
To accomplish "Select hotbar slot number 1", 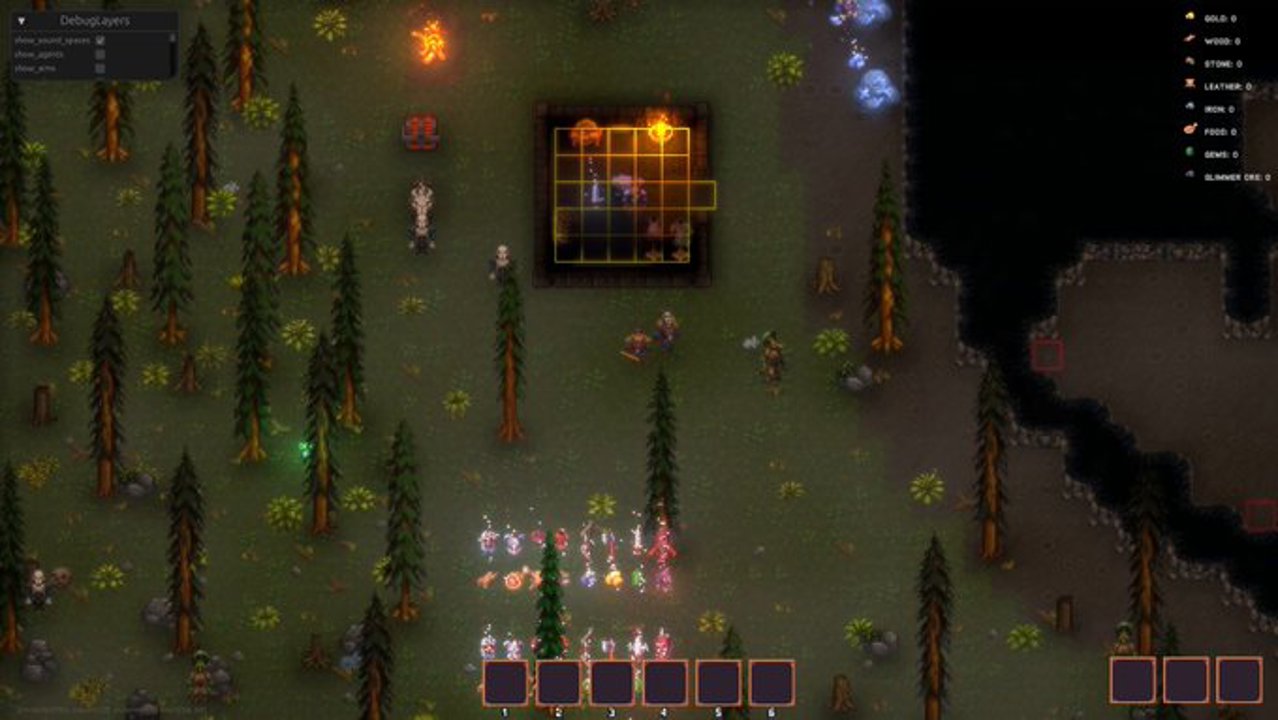I will [506, 682].
